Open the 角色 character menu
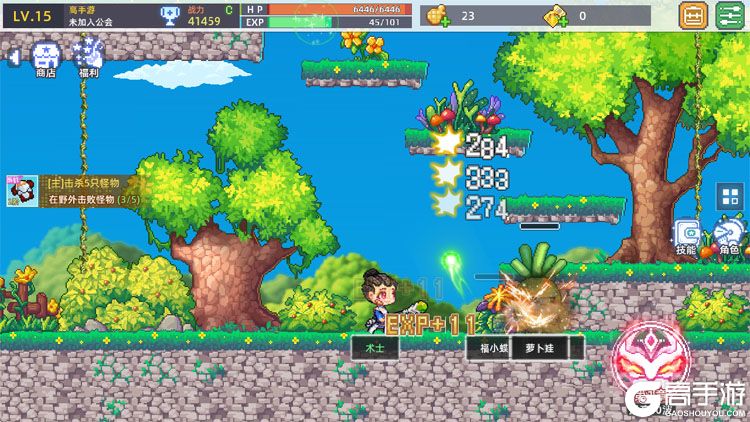 click(727, 237)
